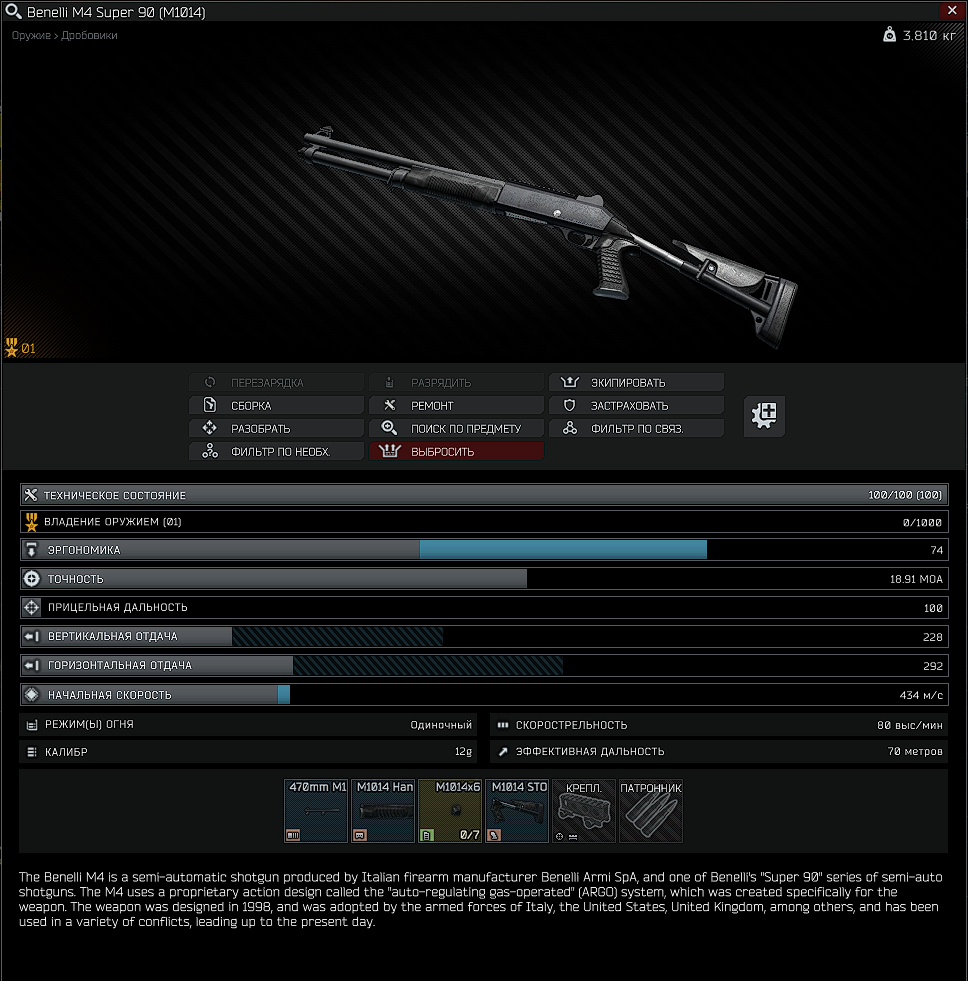
Task: Click the ПАТРОННИК chamber slot
Action: point(650,811)
